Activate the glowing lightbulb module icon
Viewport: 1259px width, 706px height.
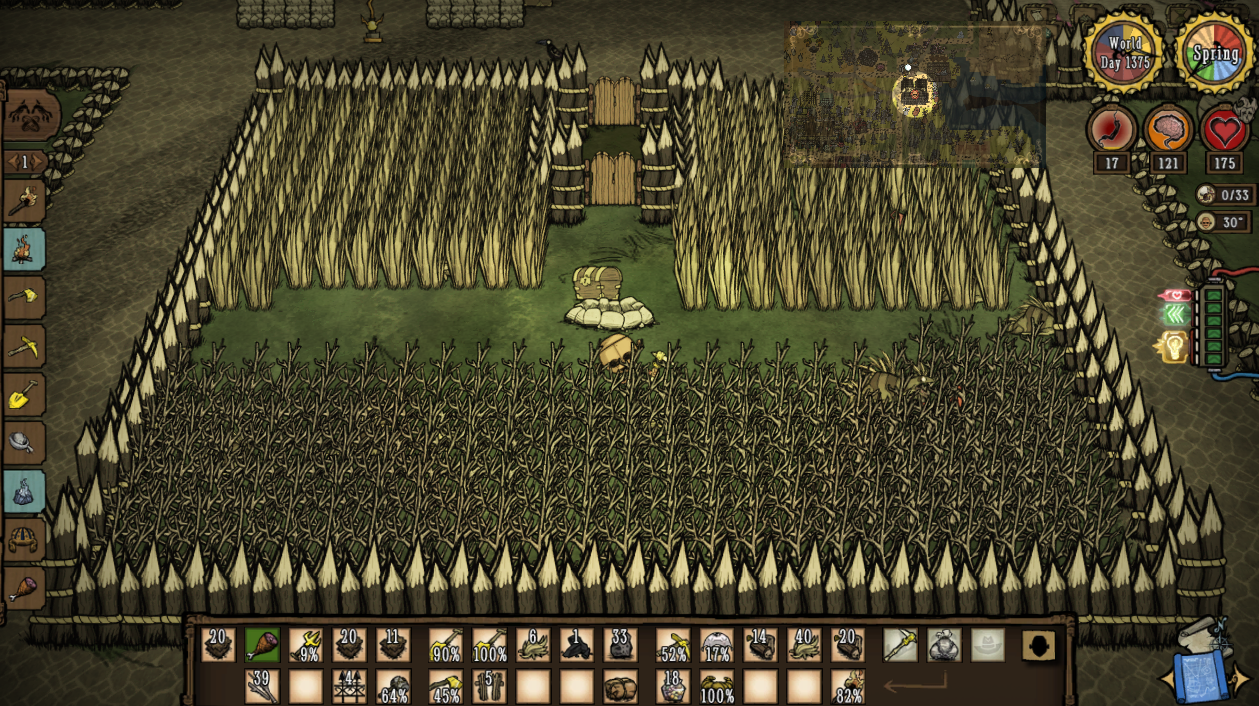pyautogui.click(x=1172, y=347)
